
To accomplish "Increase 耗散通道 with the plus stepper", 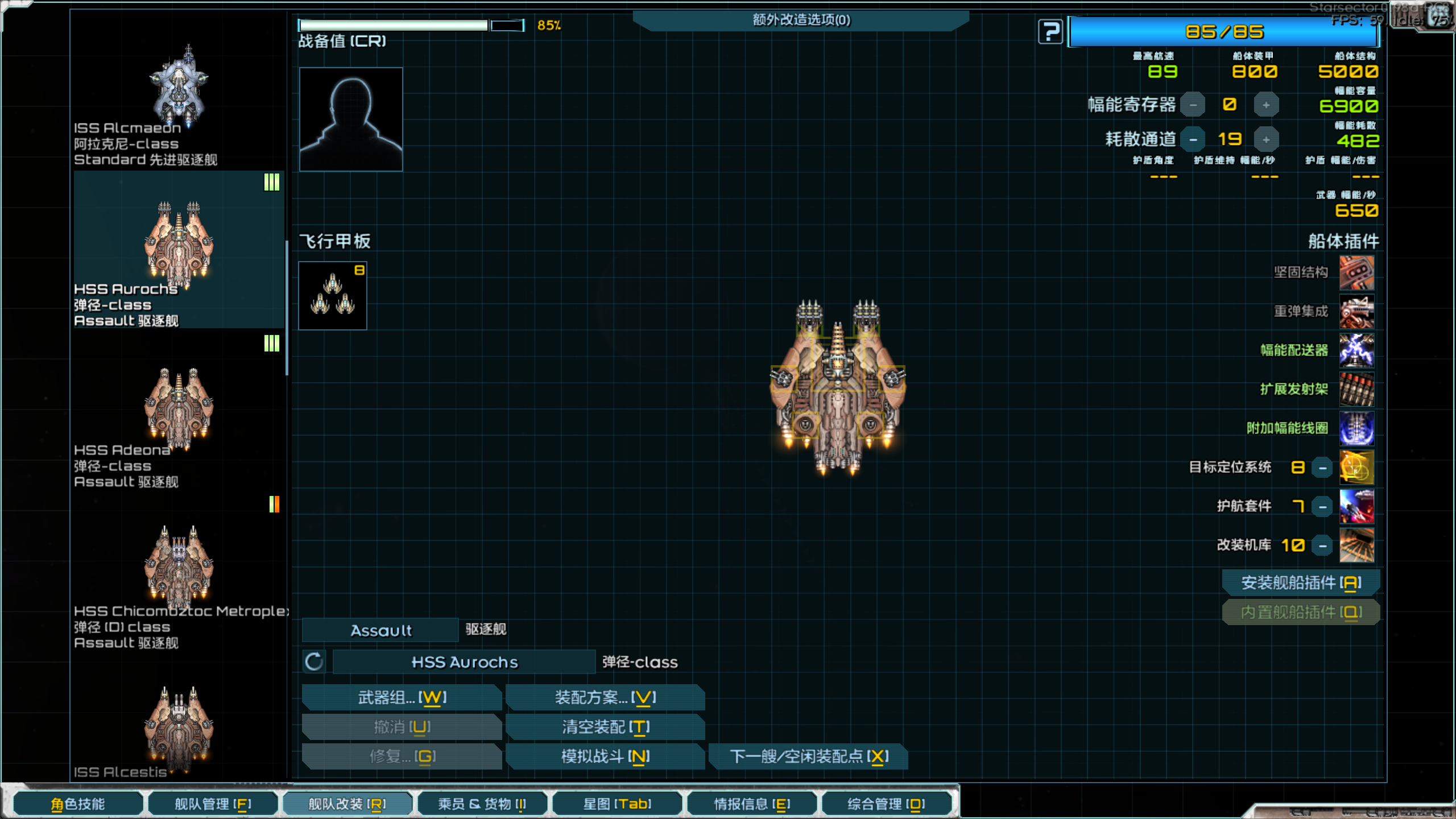I will 1267,139.
